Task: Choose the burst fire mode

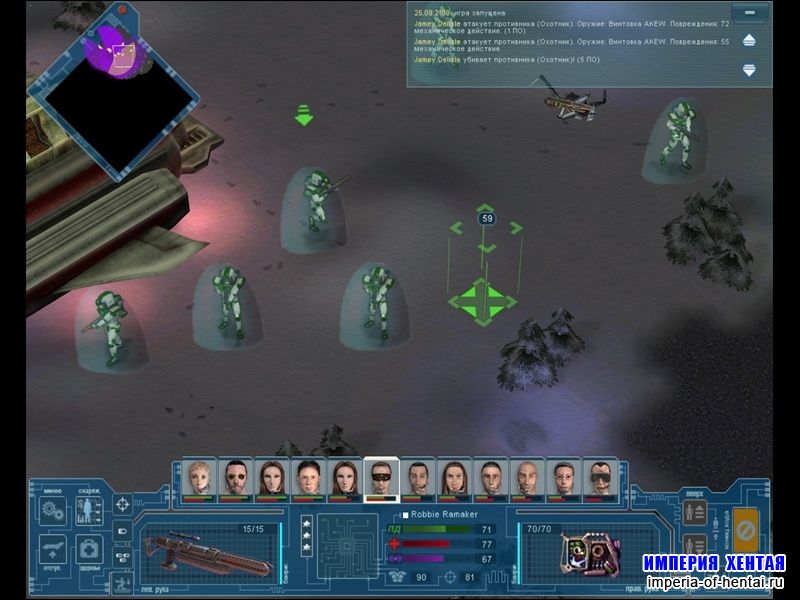Action: (122, 557)
